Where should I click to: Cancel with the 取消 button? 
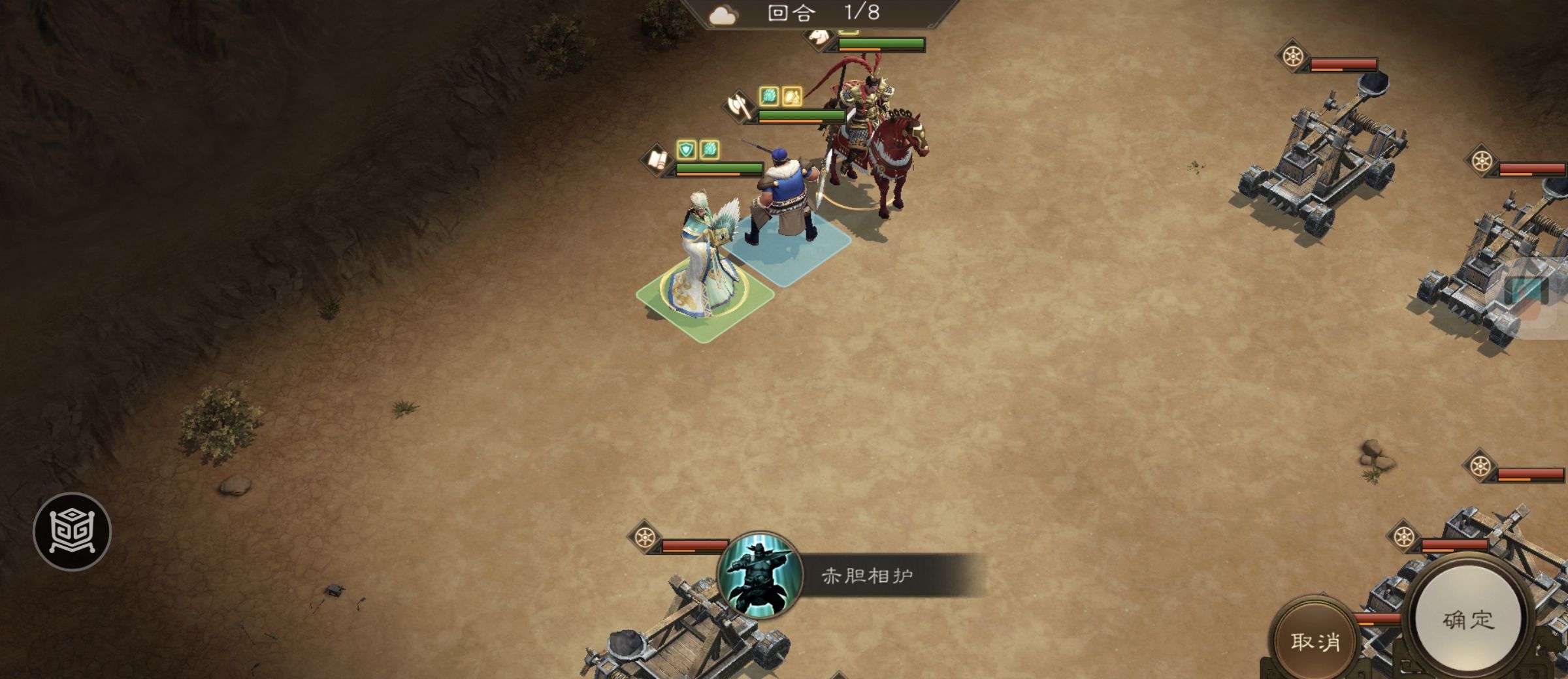pos(1315,641)
